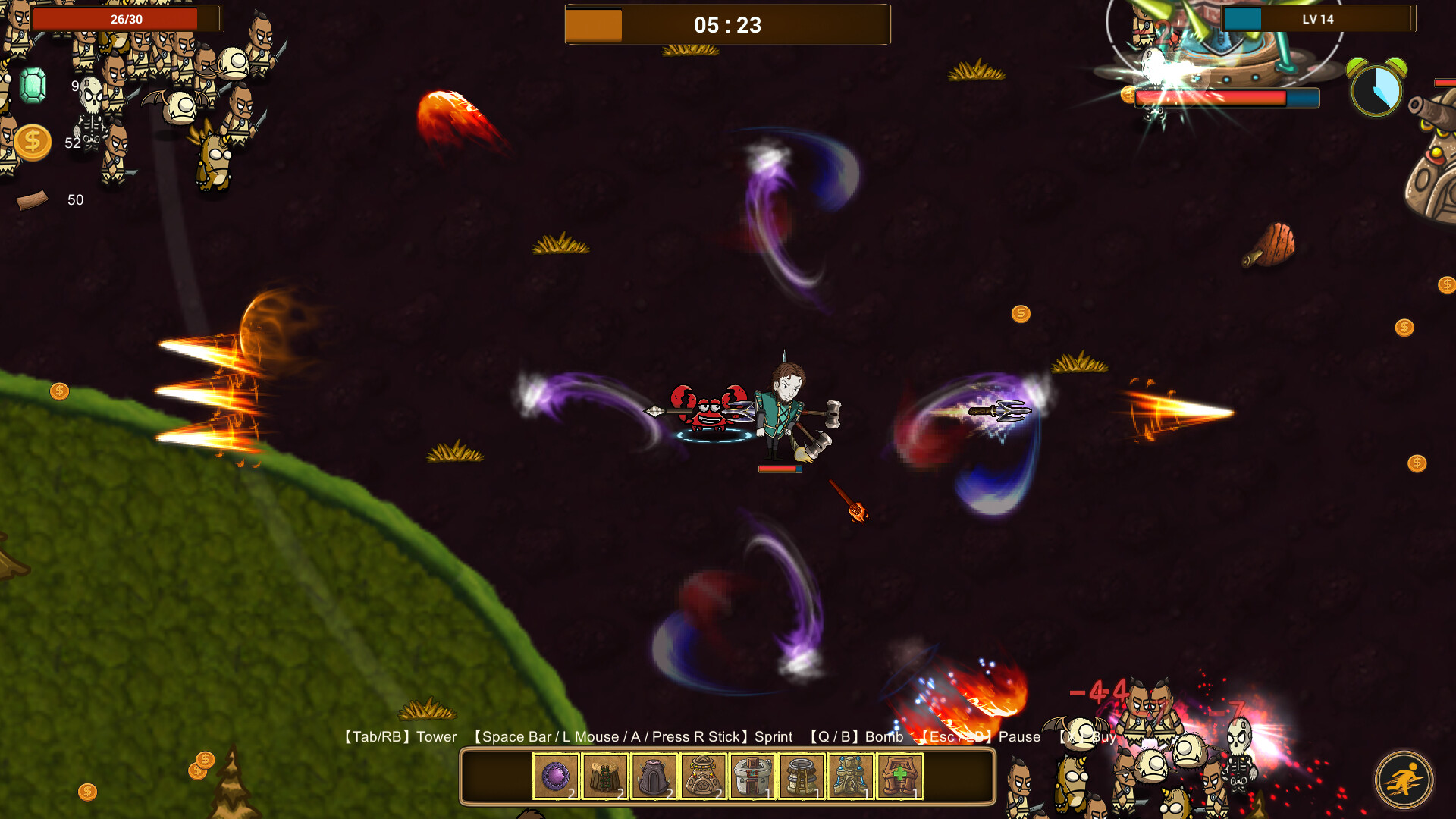Select the round well tower with ladder

[x=802, y=777]
